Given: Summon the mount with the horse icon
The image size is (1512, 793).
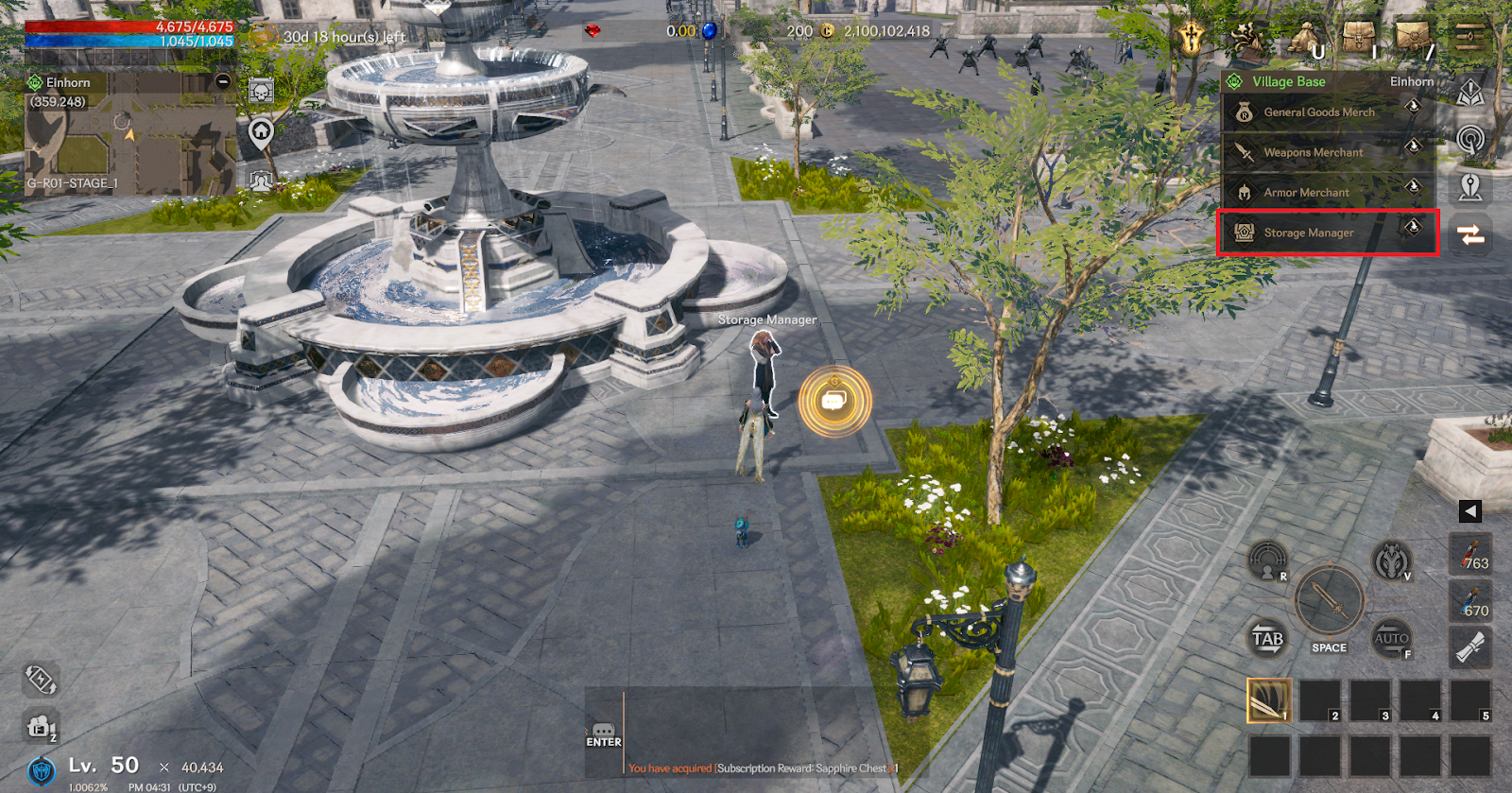Looking at the screenshot, I should point(1391,560).
